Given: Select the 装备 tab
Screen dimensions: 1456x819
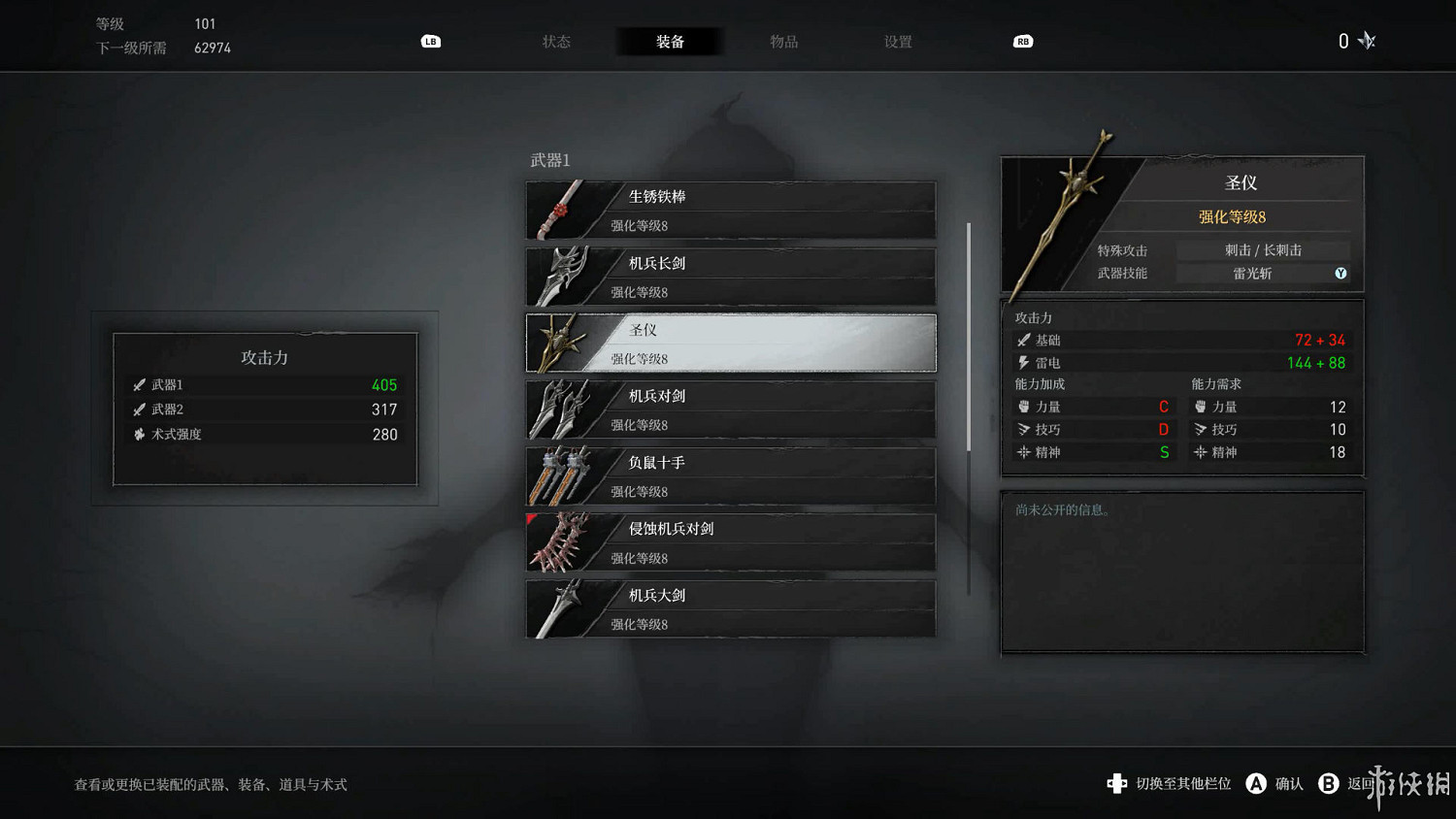Looking at the screenshot, I should point(670,42).
